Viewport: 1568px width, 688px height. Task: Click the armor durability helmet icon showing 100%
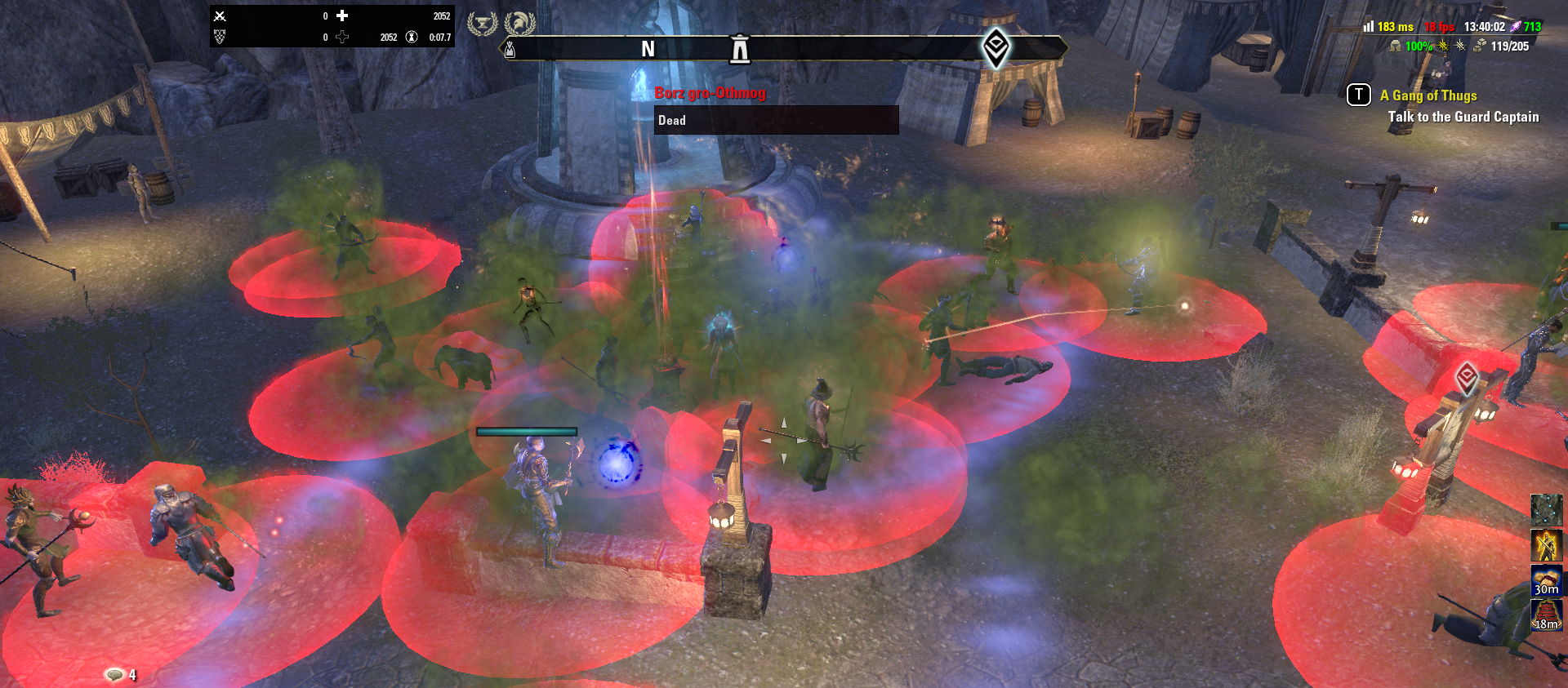[1396, 46]
